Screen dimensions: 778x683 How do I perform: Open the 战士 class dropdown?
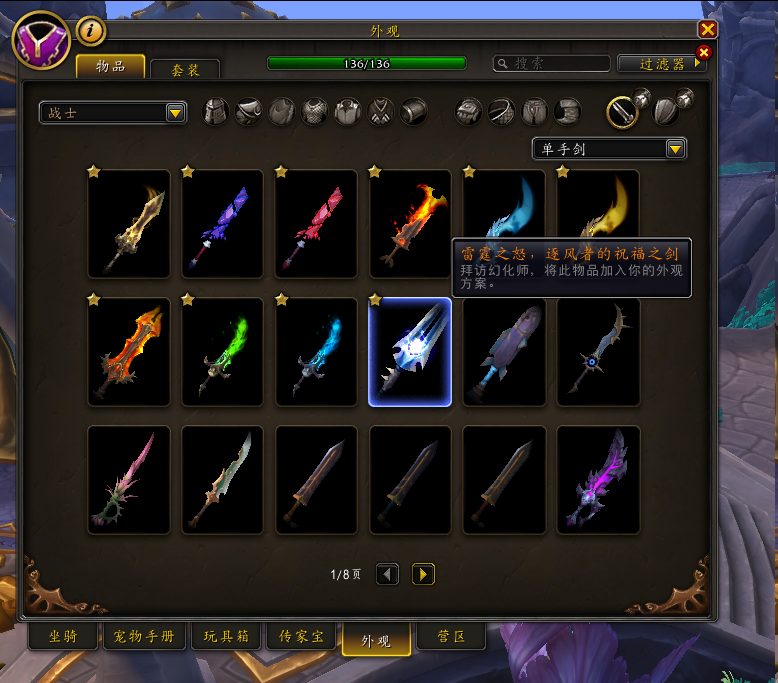tap(113, 113)
